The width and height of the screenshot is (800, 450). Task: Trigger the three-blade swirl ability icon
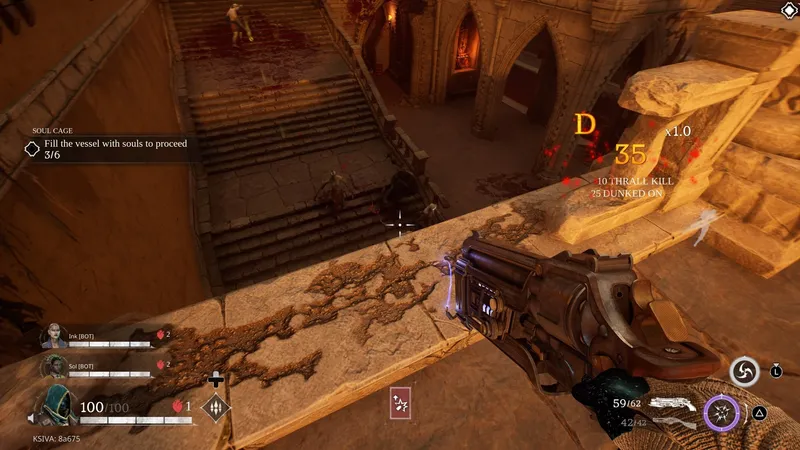pos(743,372)
